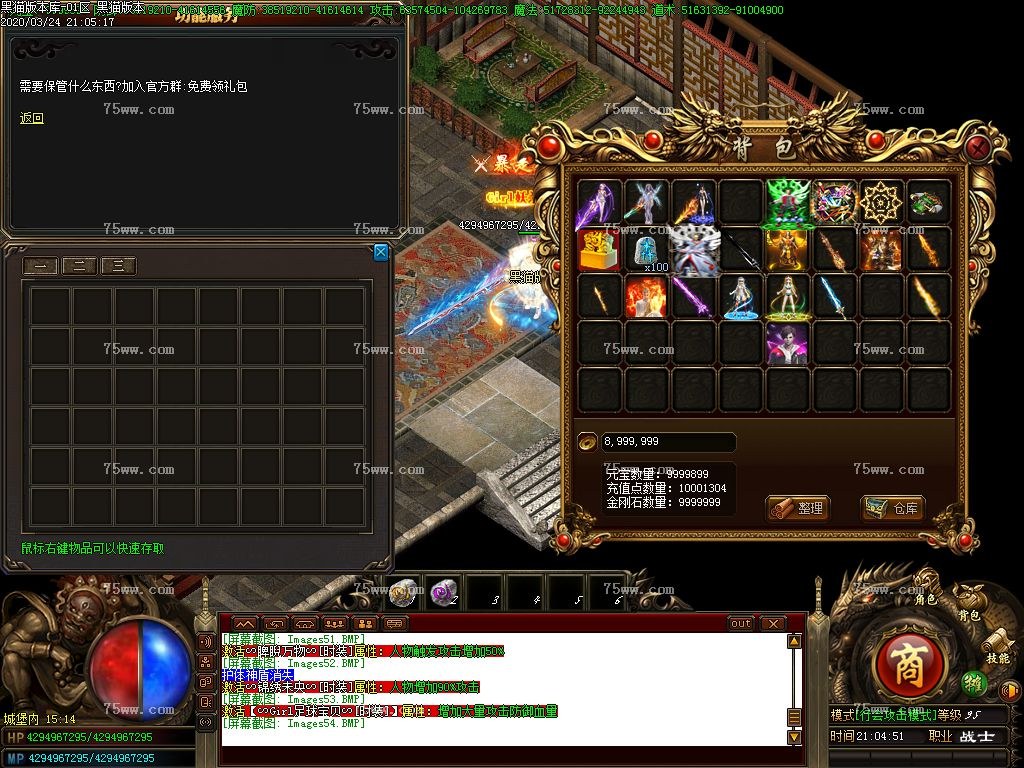Choose the purple sword in the bag
Image resolution: width=1024 pixels, height=768 pixels.
click(x=692, y=297)
